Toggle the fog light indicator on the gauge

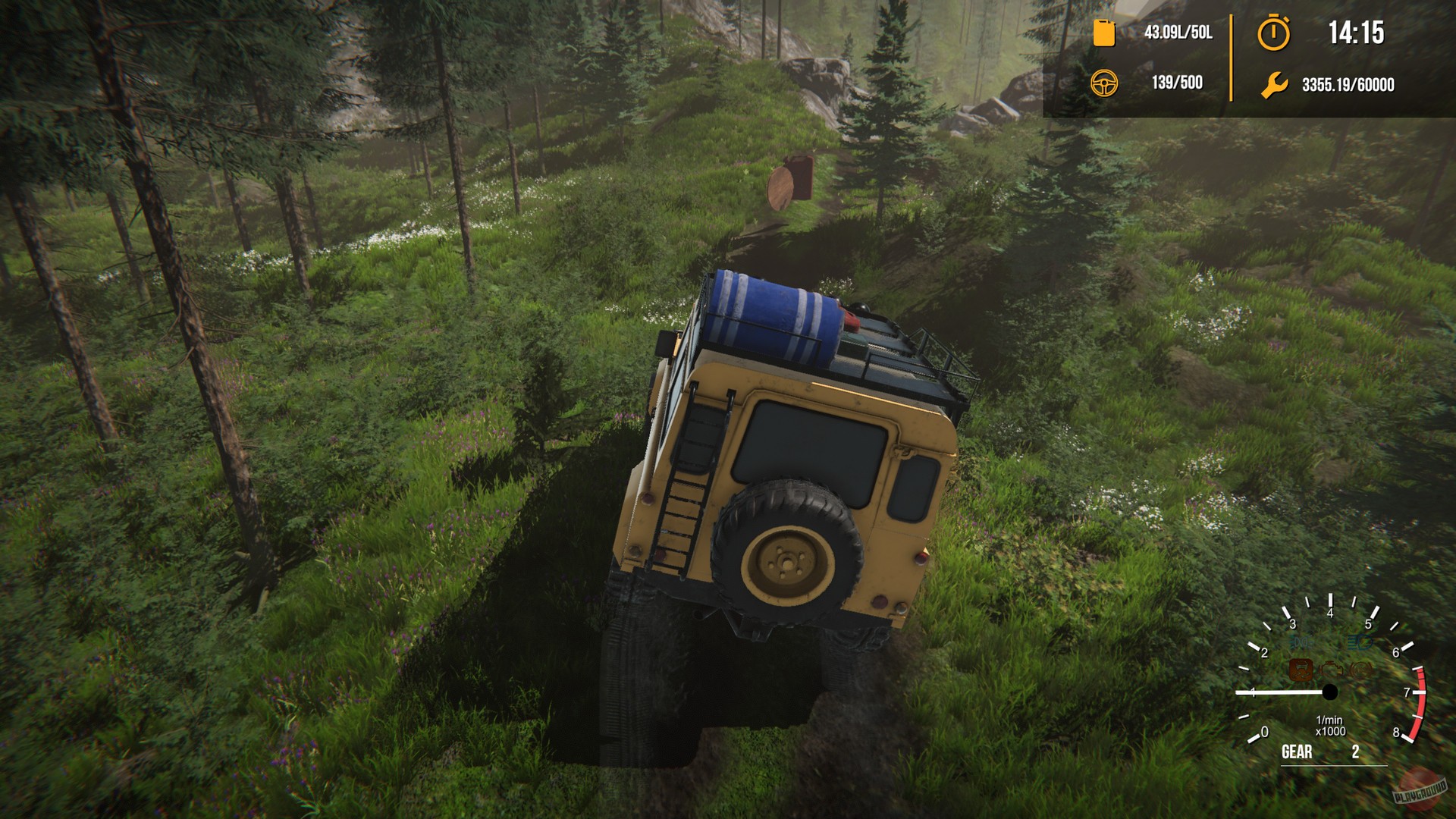point(1302,642)
